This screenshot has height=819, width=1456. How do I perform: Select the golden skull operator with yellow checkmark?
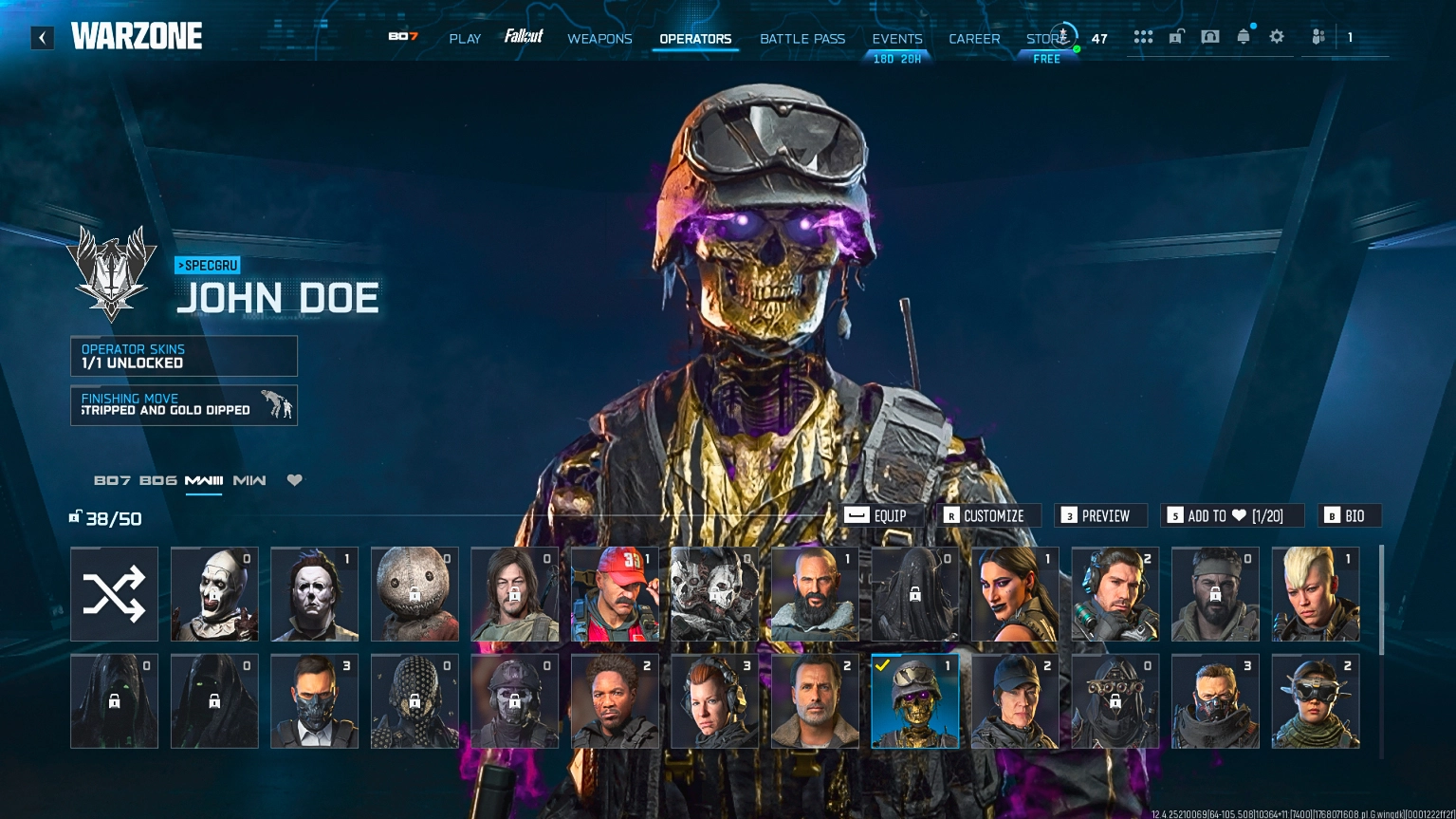913,700
